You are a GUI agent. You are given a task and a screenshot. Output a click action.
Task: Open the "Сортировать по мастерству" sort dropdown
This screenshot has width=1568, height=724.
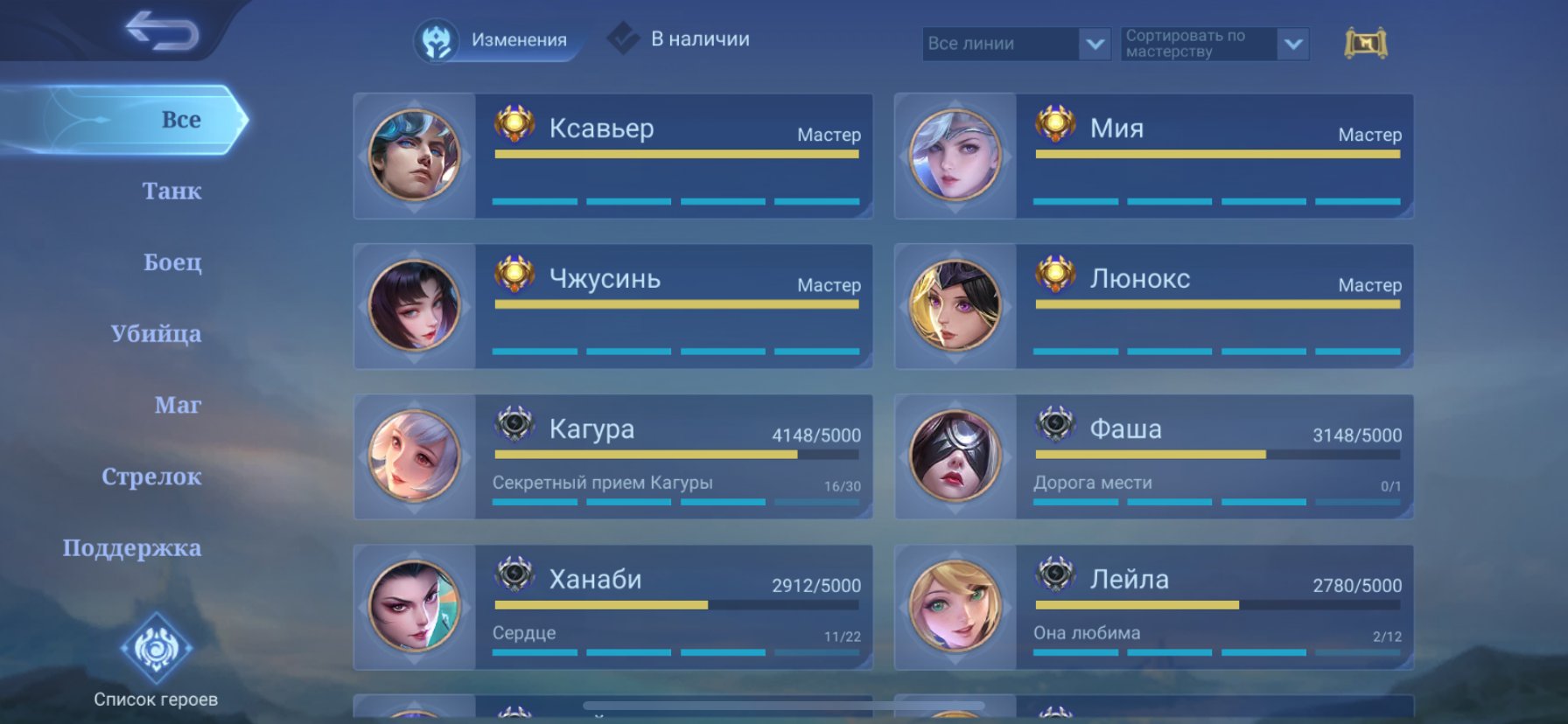pos(1214,44)
